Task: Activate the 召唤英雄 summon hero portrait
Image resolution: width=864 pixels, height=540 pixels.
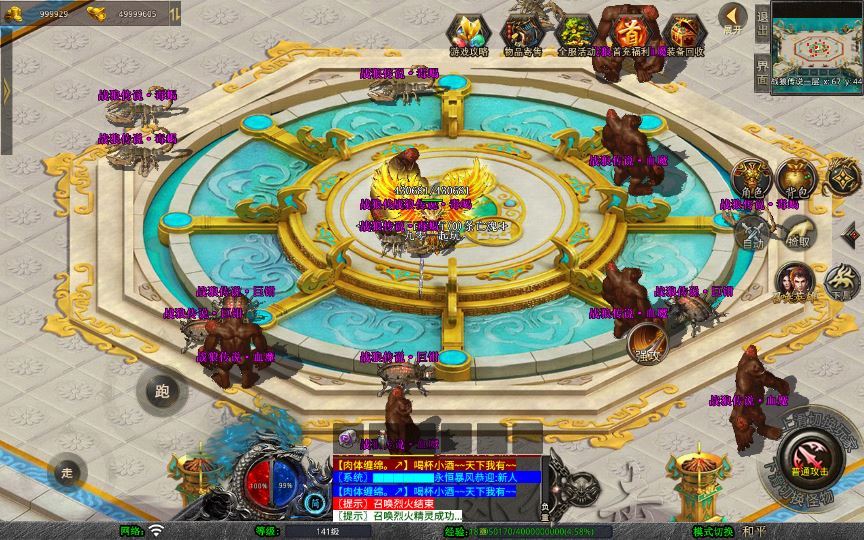Action: point(794,284)
